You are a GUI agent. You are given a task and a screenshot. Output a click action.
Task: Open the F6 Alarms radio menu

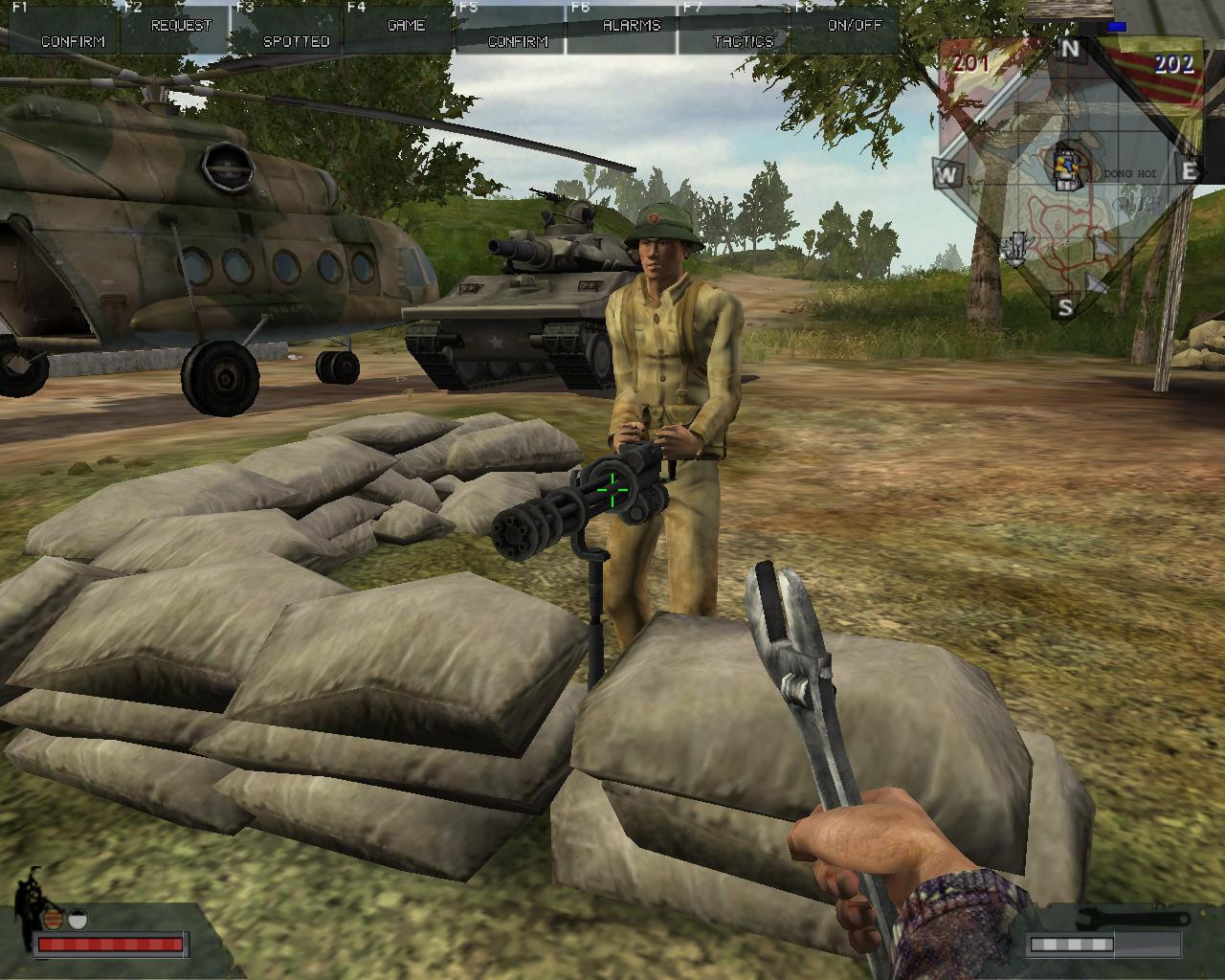(x=631, y=27)
